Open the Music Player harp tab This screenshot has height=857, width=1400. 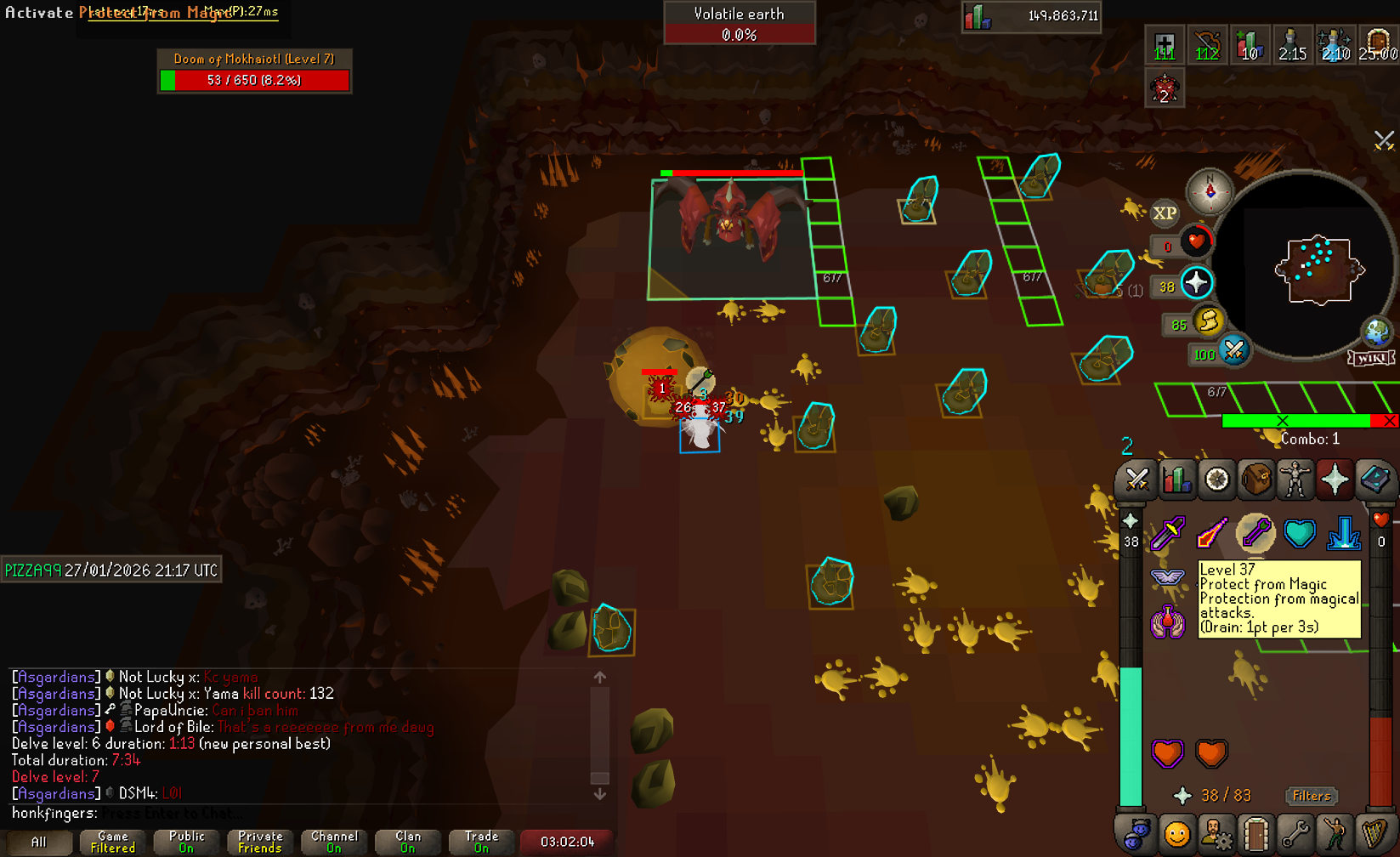1374,835
